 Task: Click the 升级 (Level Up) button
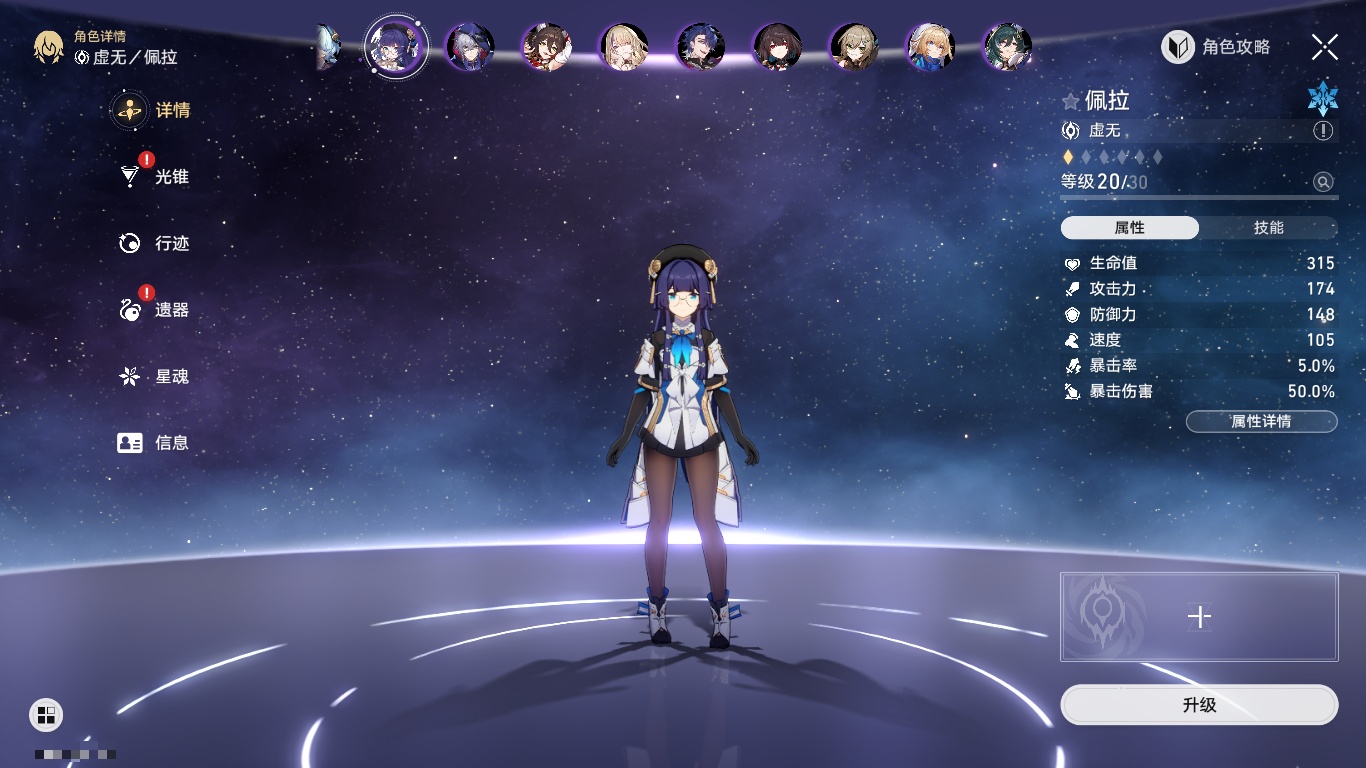[x=1199, y=705]
